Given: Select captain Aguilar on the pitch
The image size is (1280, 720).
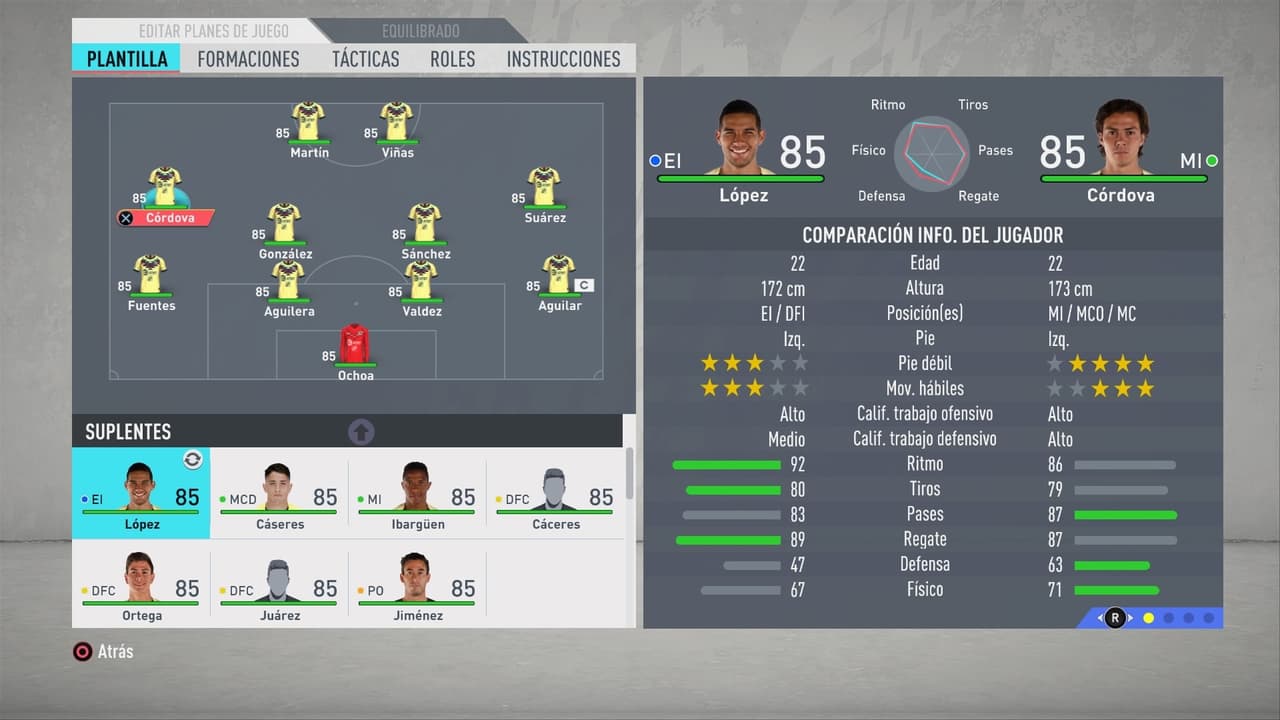Looking at the screenshot, I should [558, 277].
